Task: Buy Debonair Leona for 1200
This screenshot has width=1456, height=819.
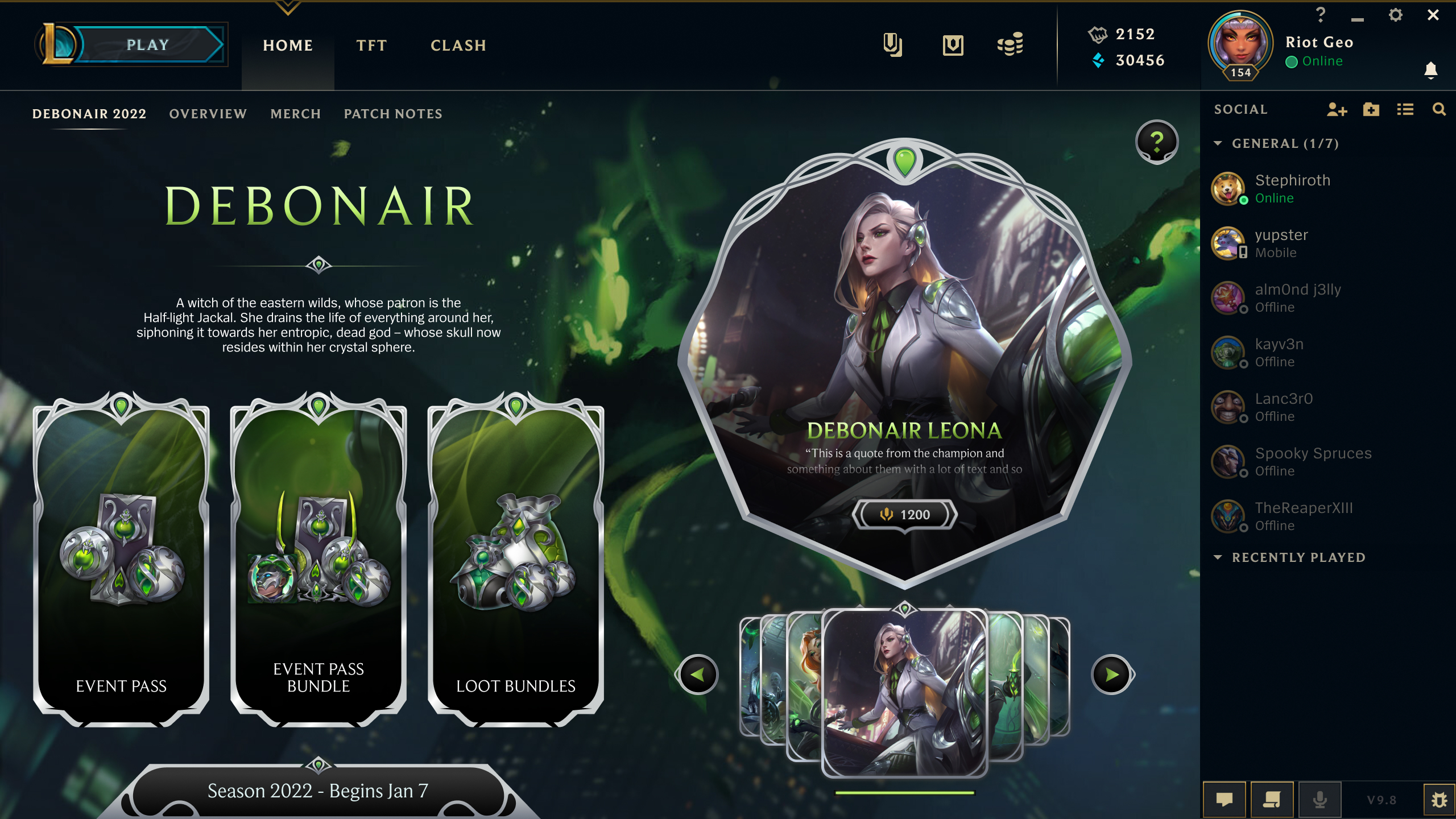Action: (x=905, y=515)
